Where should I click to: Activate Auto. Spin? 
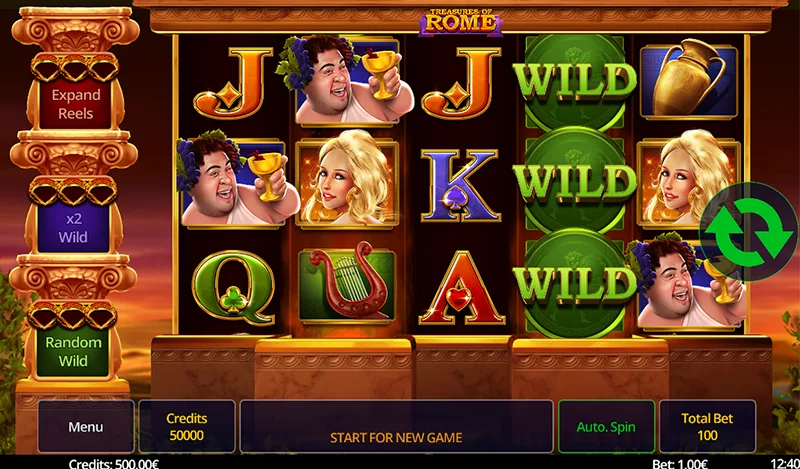tap(606, 427)
